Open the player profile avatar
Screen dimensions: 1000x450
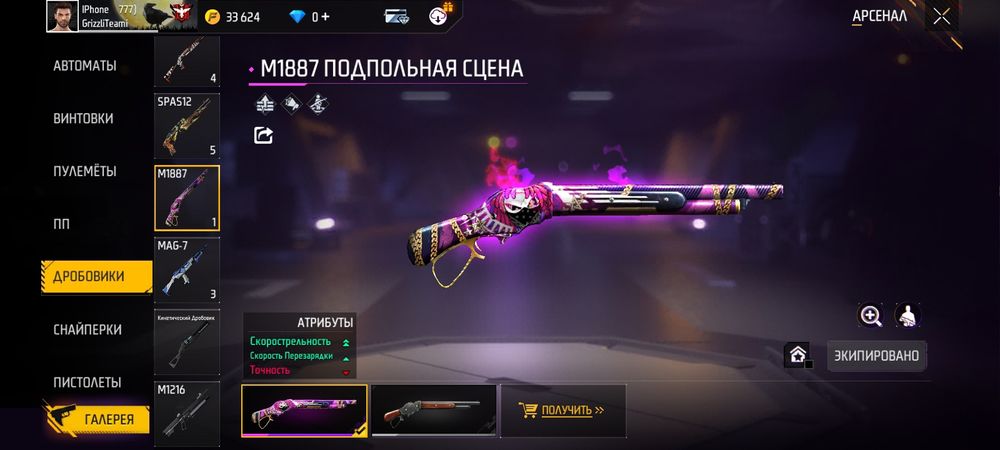[61, 16]
